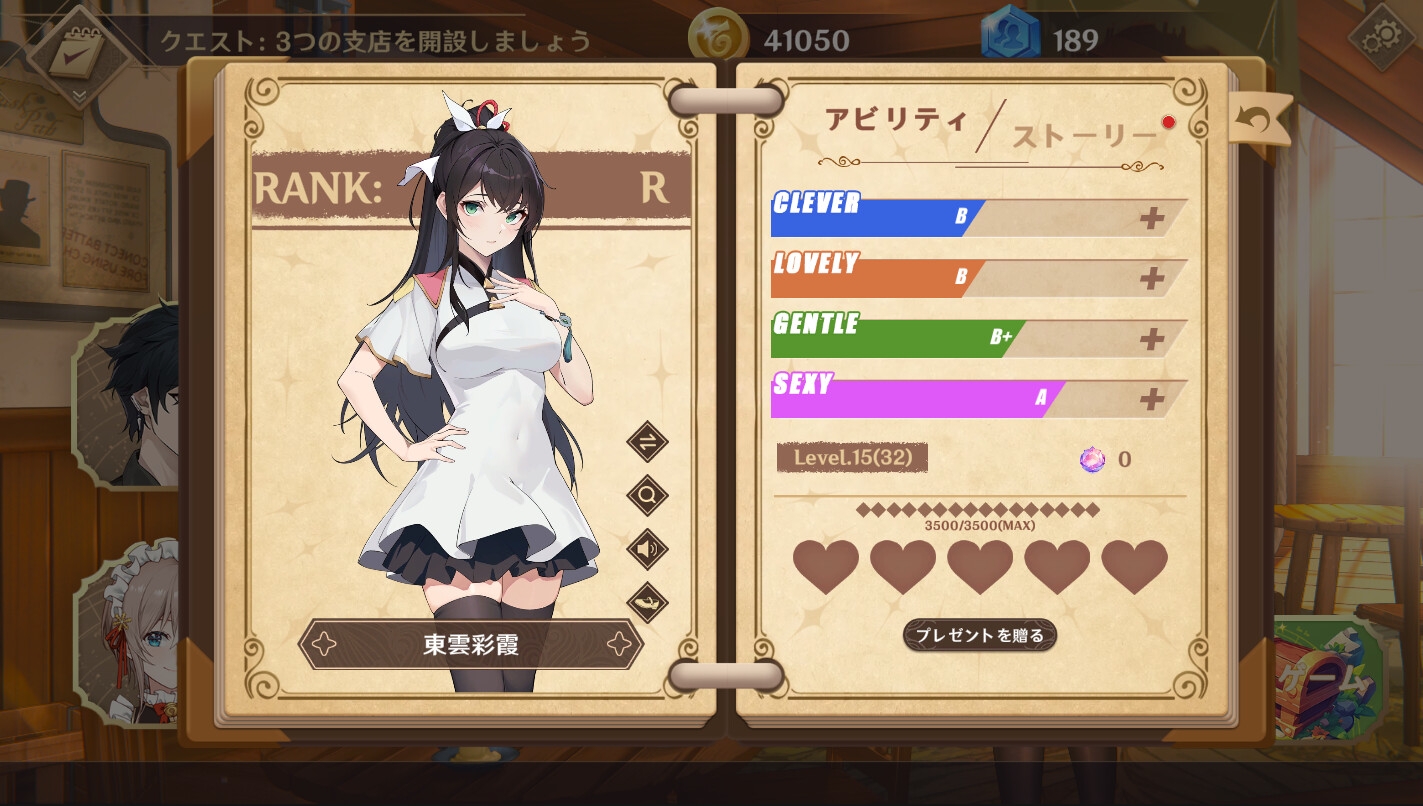Select the アビリティ tab
The height and width of the screenshot is (806, 1423).
tap(895, 118)
